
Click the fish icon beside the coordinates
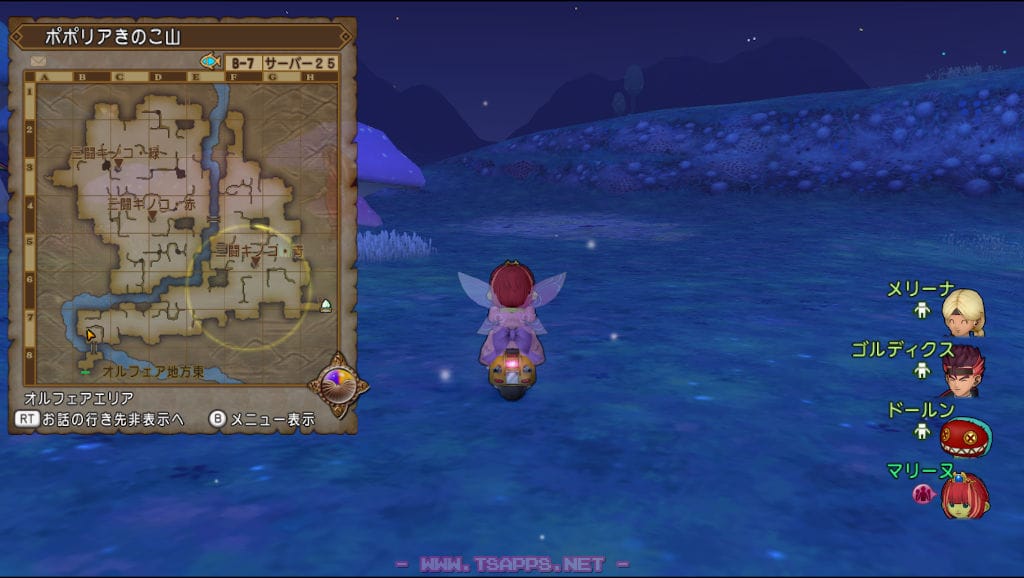pyautogui.click(x=210, y=61)
